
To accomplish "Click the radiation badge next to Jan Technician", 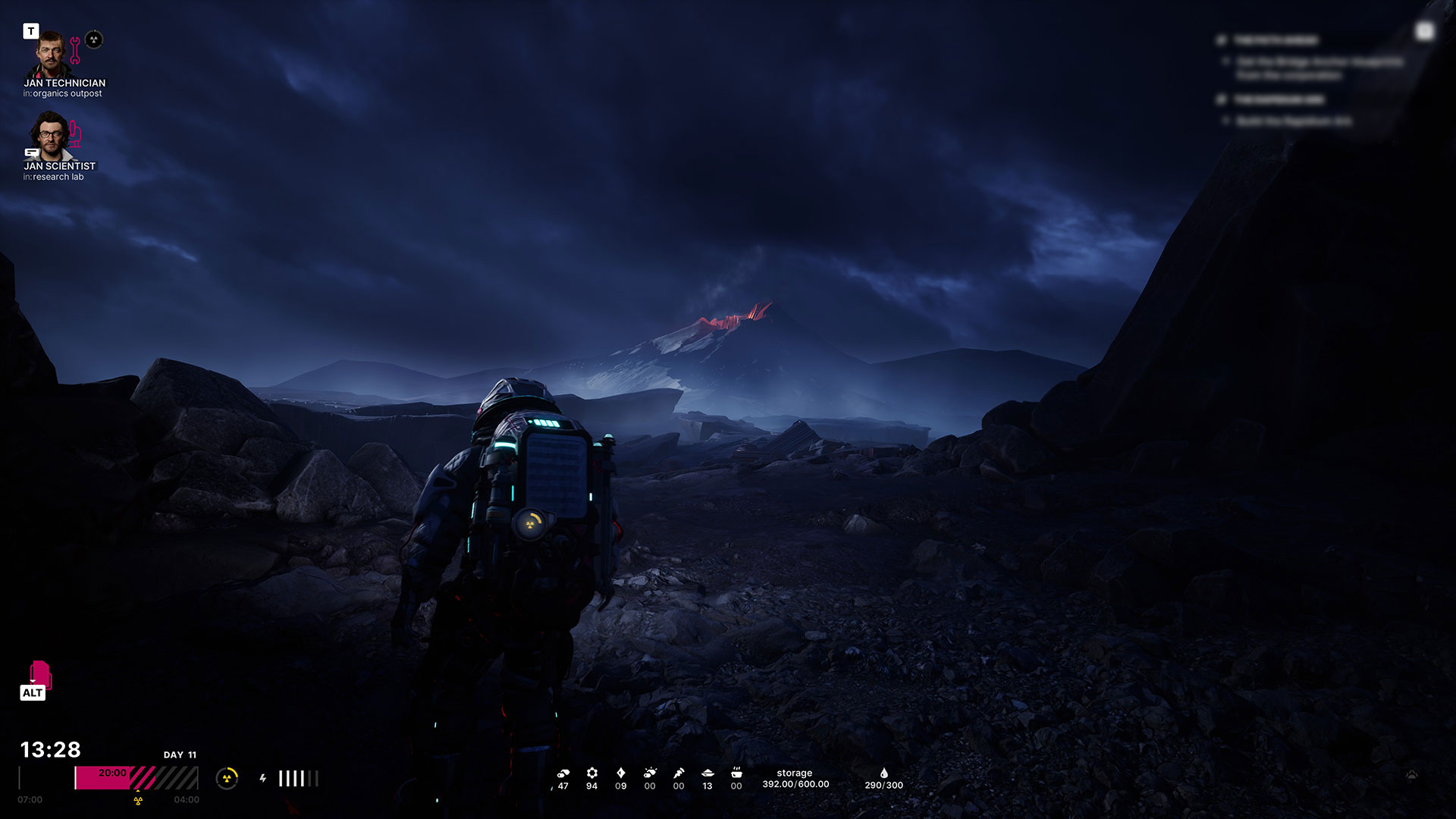I will pyautogui.click(x=94, y=39).
